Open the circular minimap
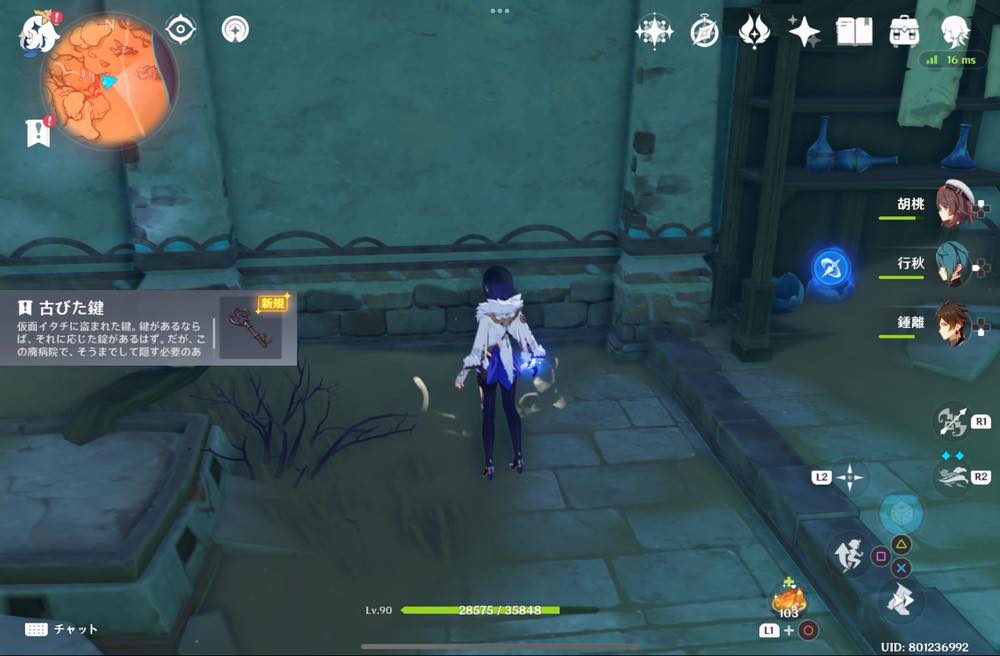The width and height of the screenshot is (1000, 656). coord(109,81)
